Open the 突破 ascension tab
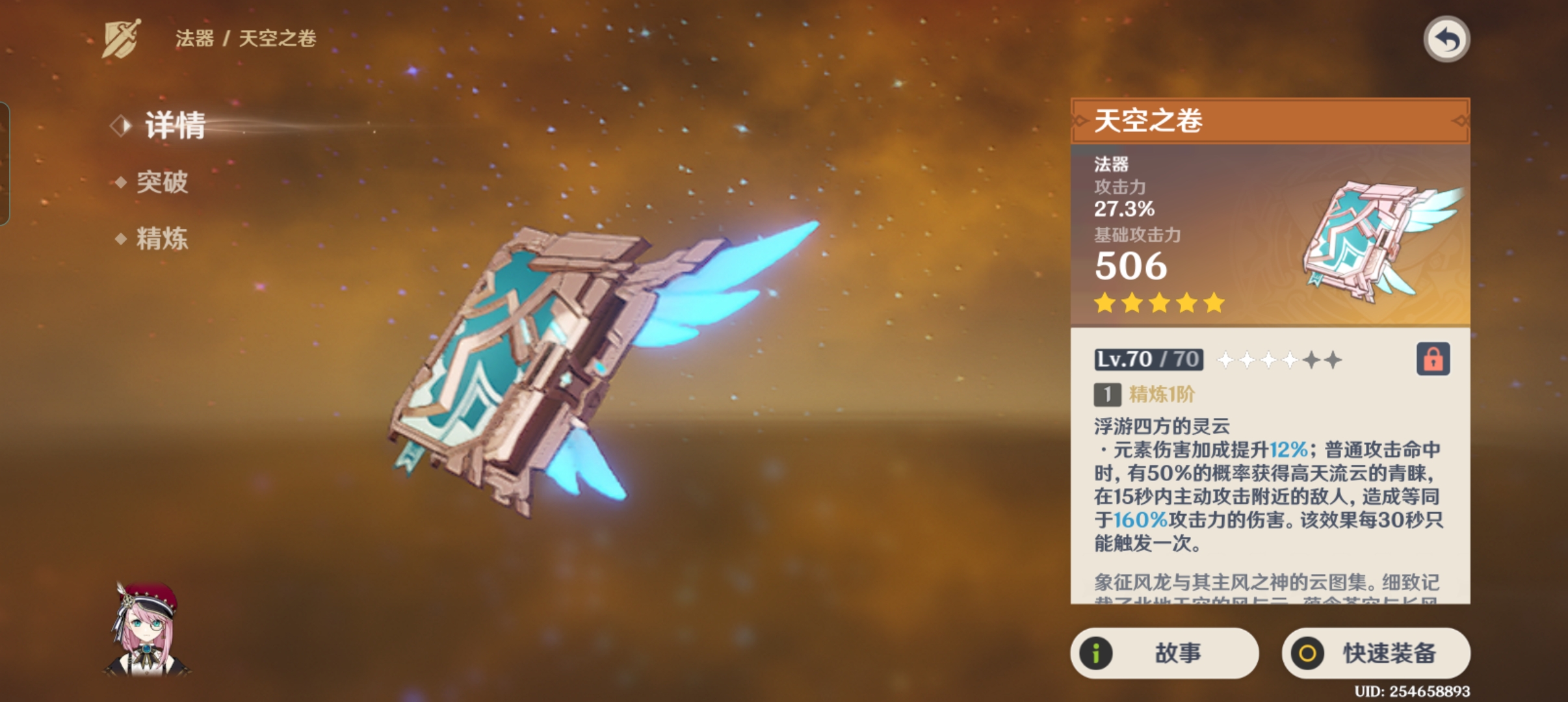The height and width of the screenshot is (702, 1568). 162,183
